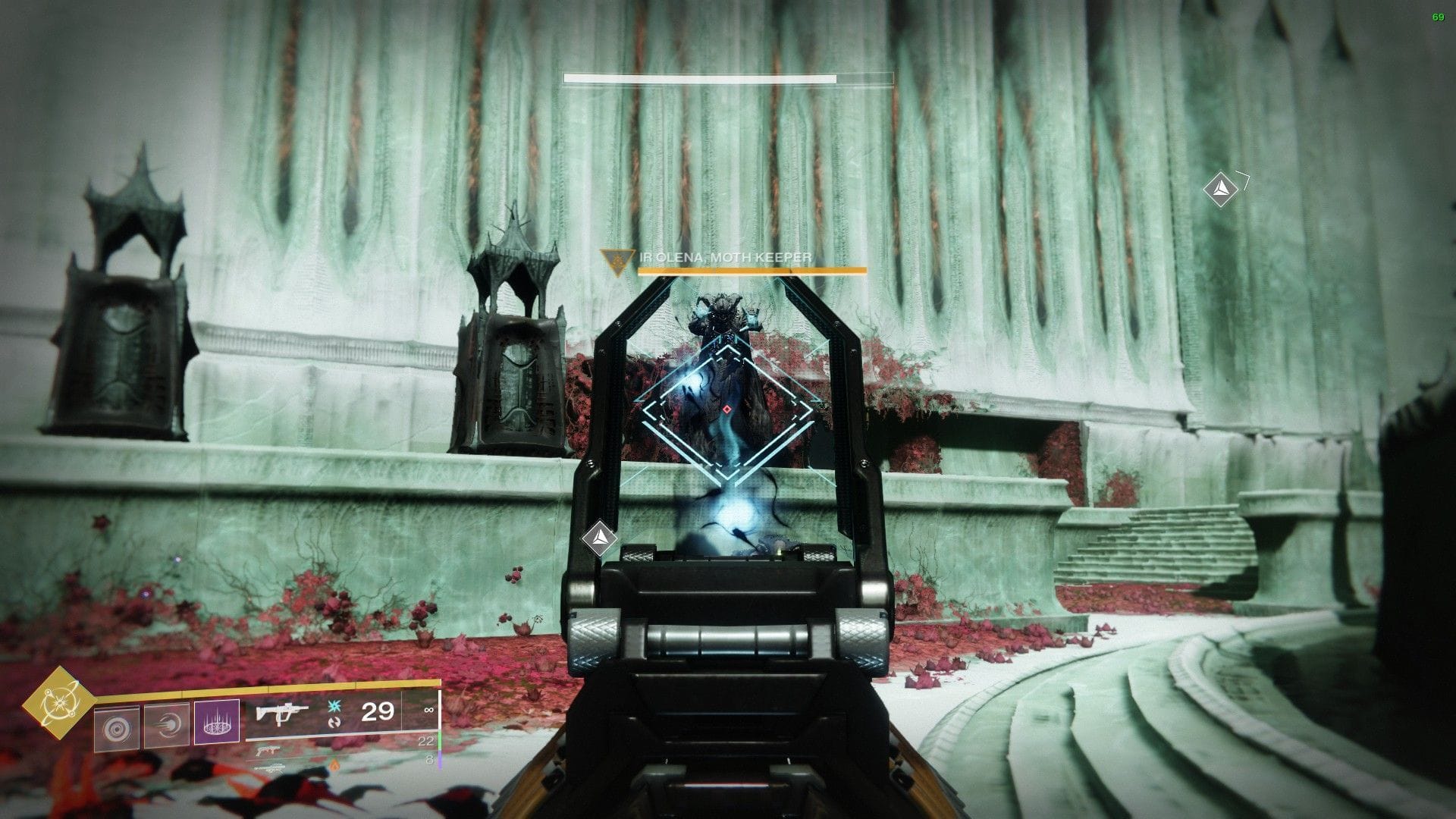Click the shield triangle beside Ir Olena's name
The image size is (1456, 819).
click(617, 260)
